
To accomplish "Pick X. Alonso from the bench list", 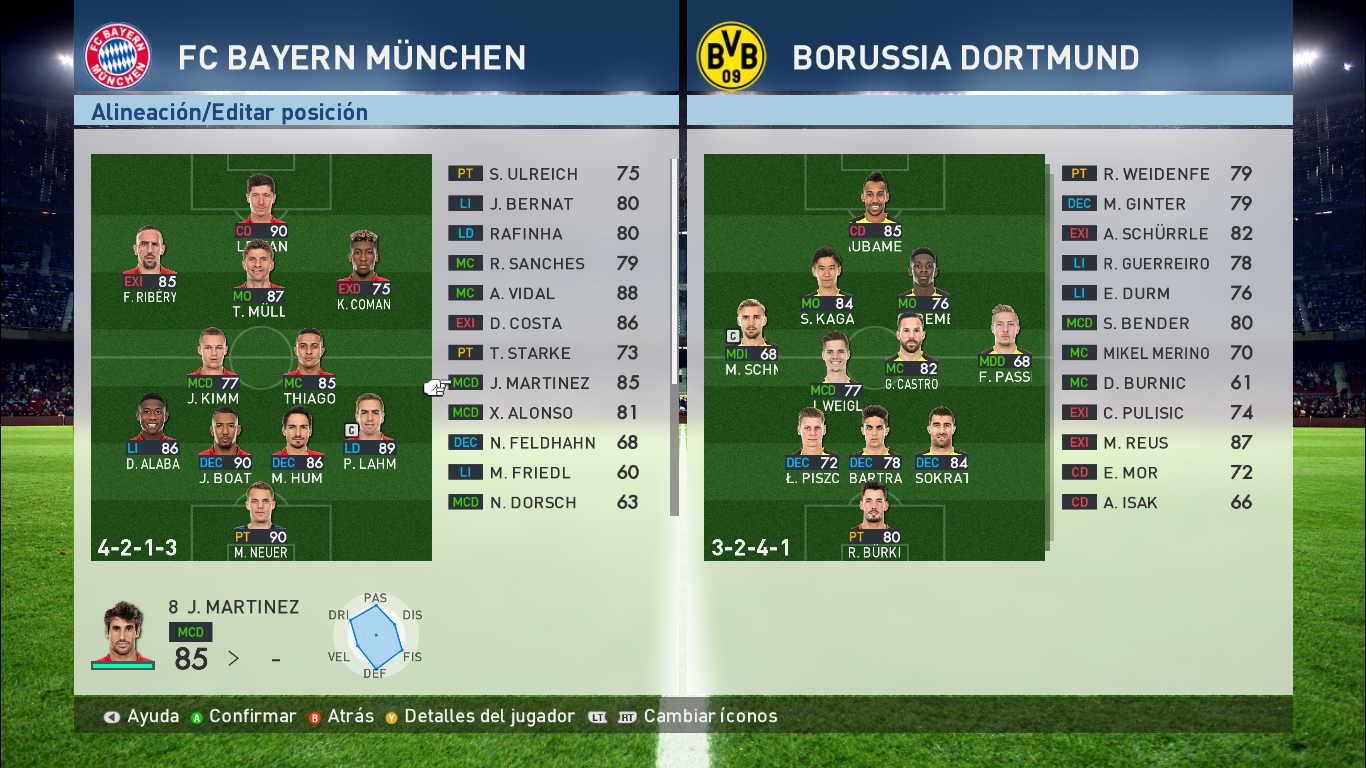I will coord(543,413).
